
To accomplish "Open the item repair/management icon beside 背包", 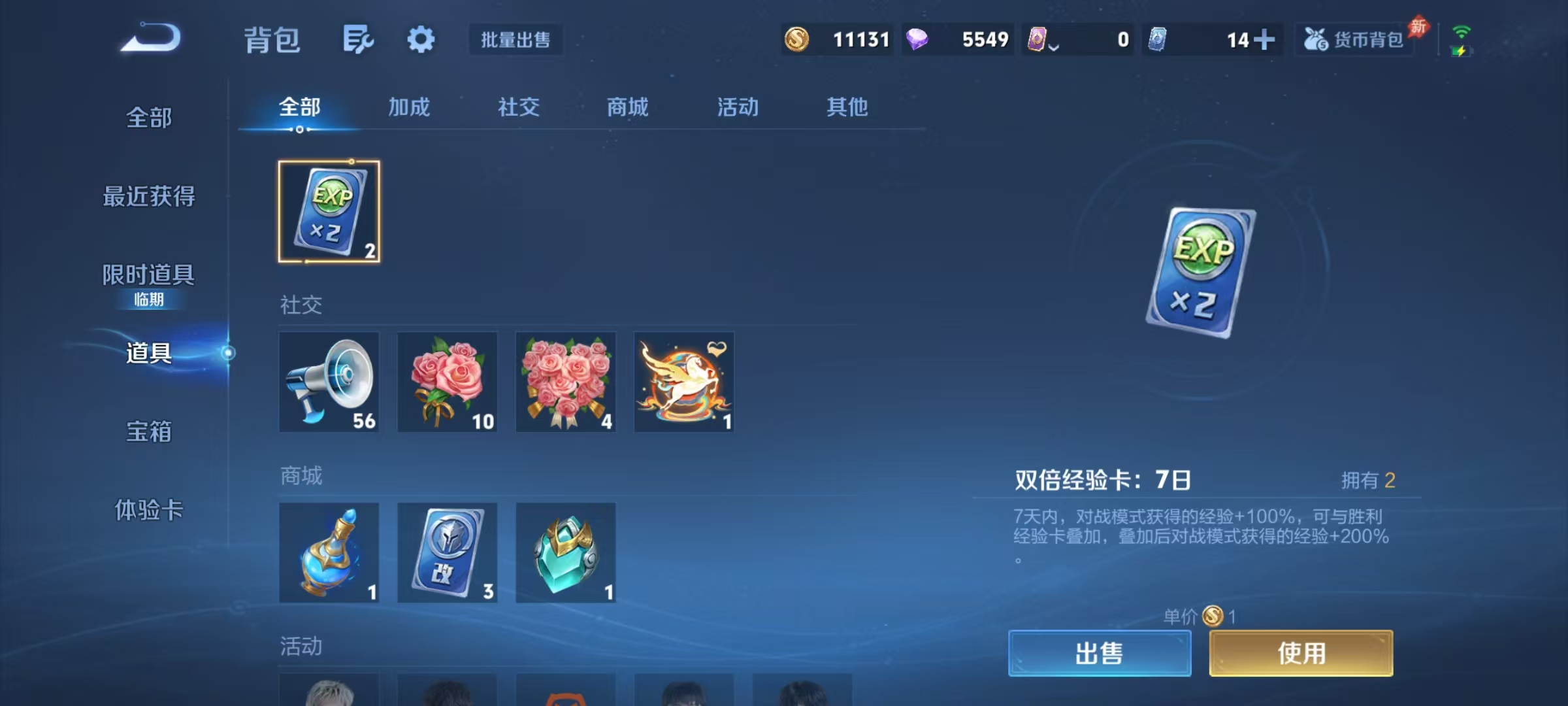I will pyautogui.click(x=357, y=39).
